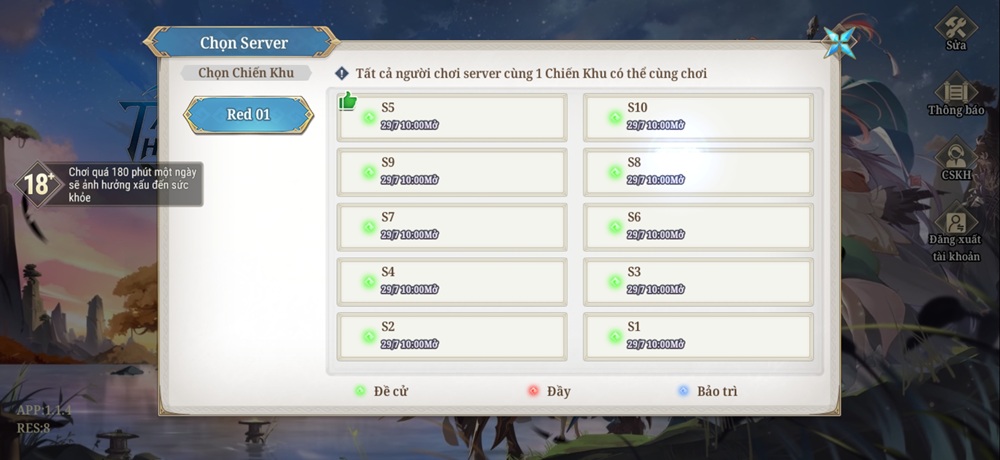The image size is (1000, 460).
Task: Choose server S5
Action: click(x=452, y=117)
